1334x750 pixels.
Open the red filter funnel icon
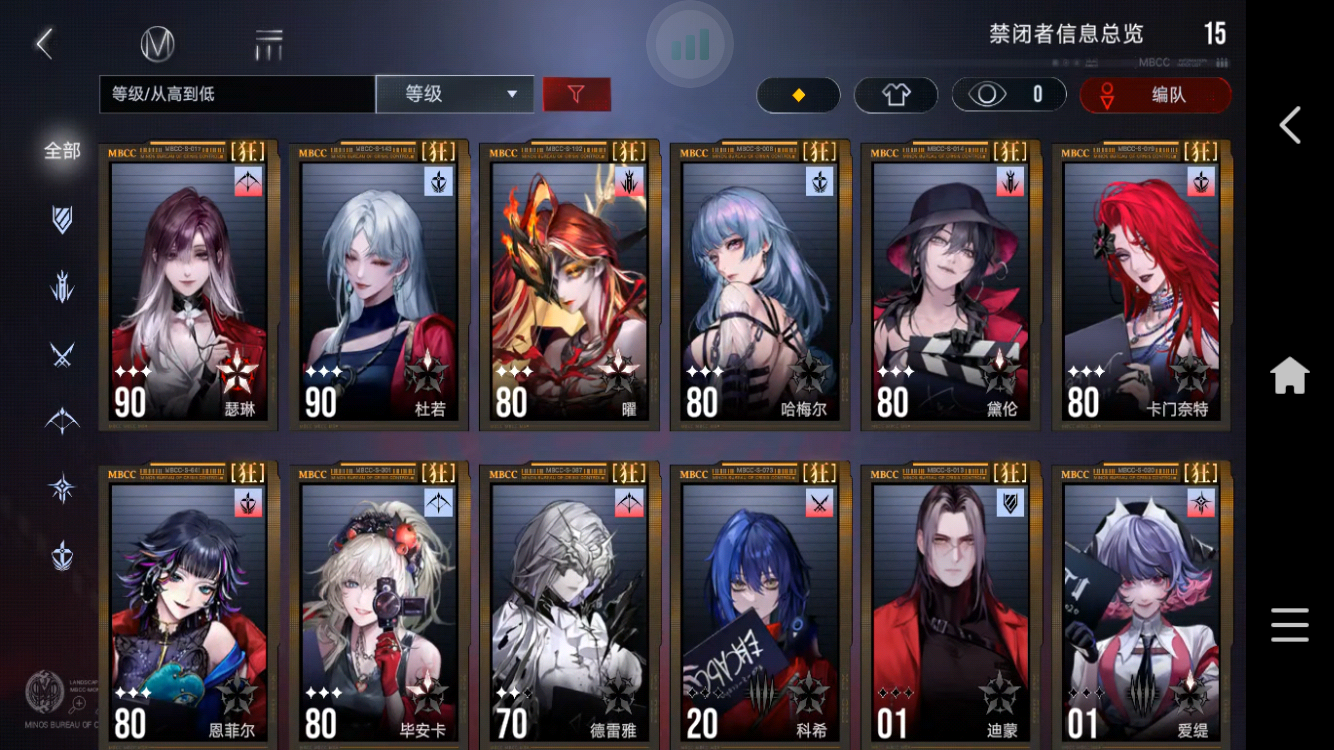578,95
